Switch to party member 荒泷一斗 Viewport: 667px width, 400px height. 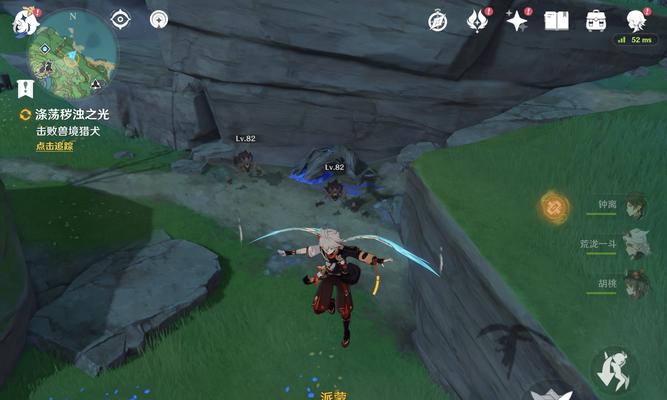point(632,244)
